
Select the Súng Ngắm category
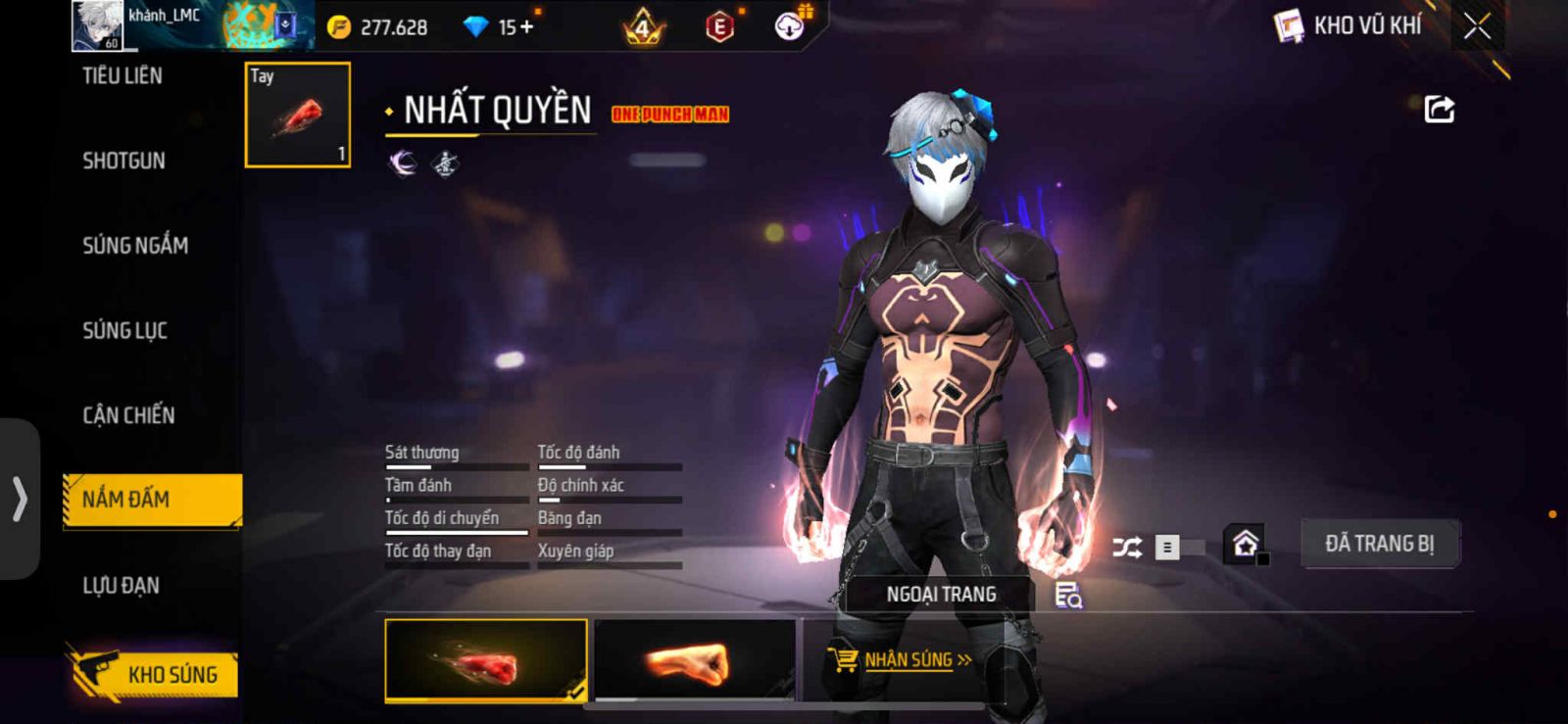[135, 246]
